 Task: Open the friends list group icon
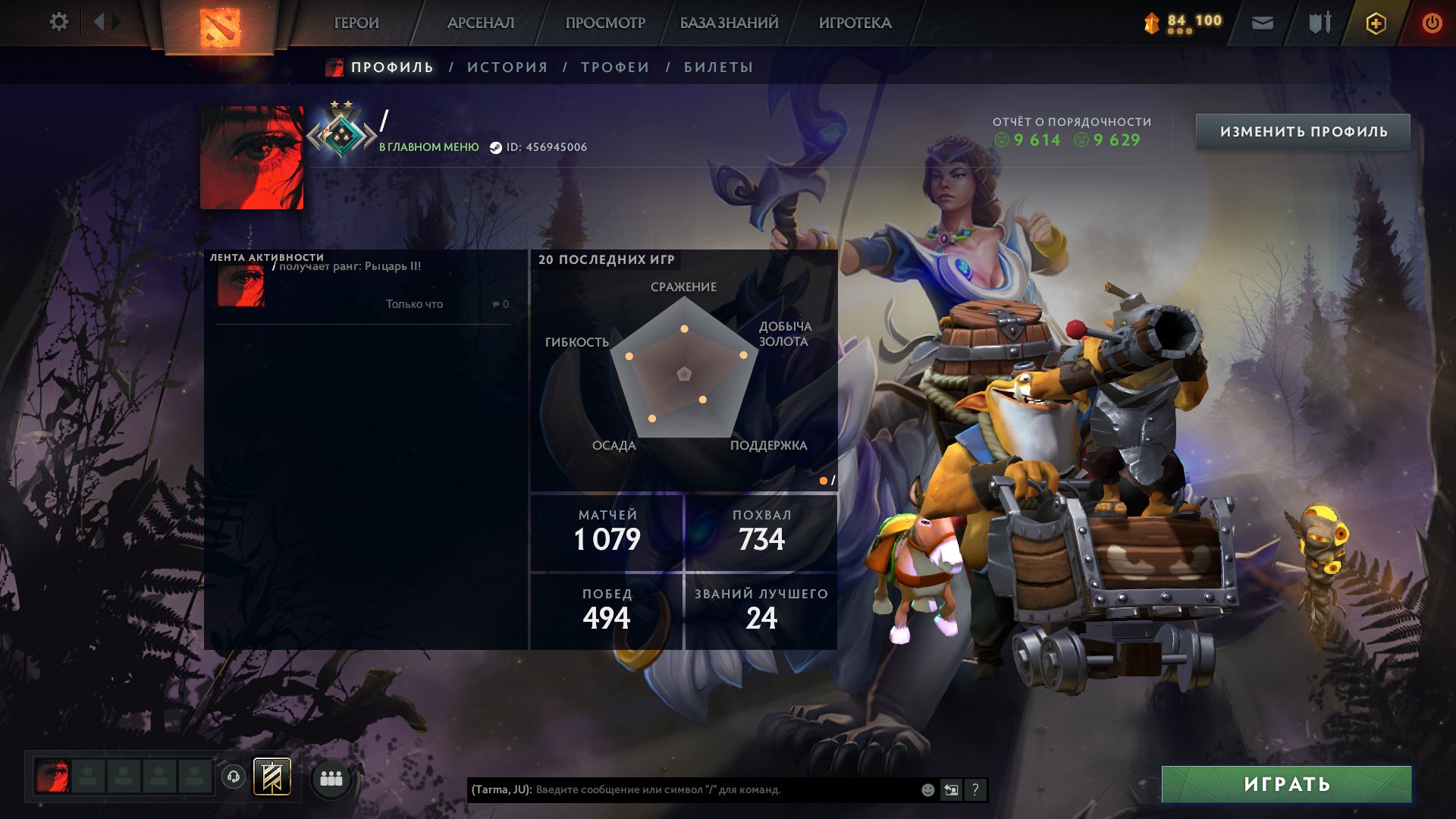(331, 778)
